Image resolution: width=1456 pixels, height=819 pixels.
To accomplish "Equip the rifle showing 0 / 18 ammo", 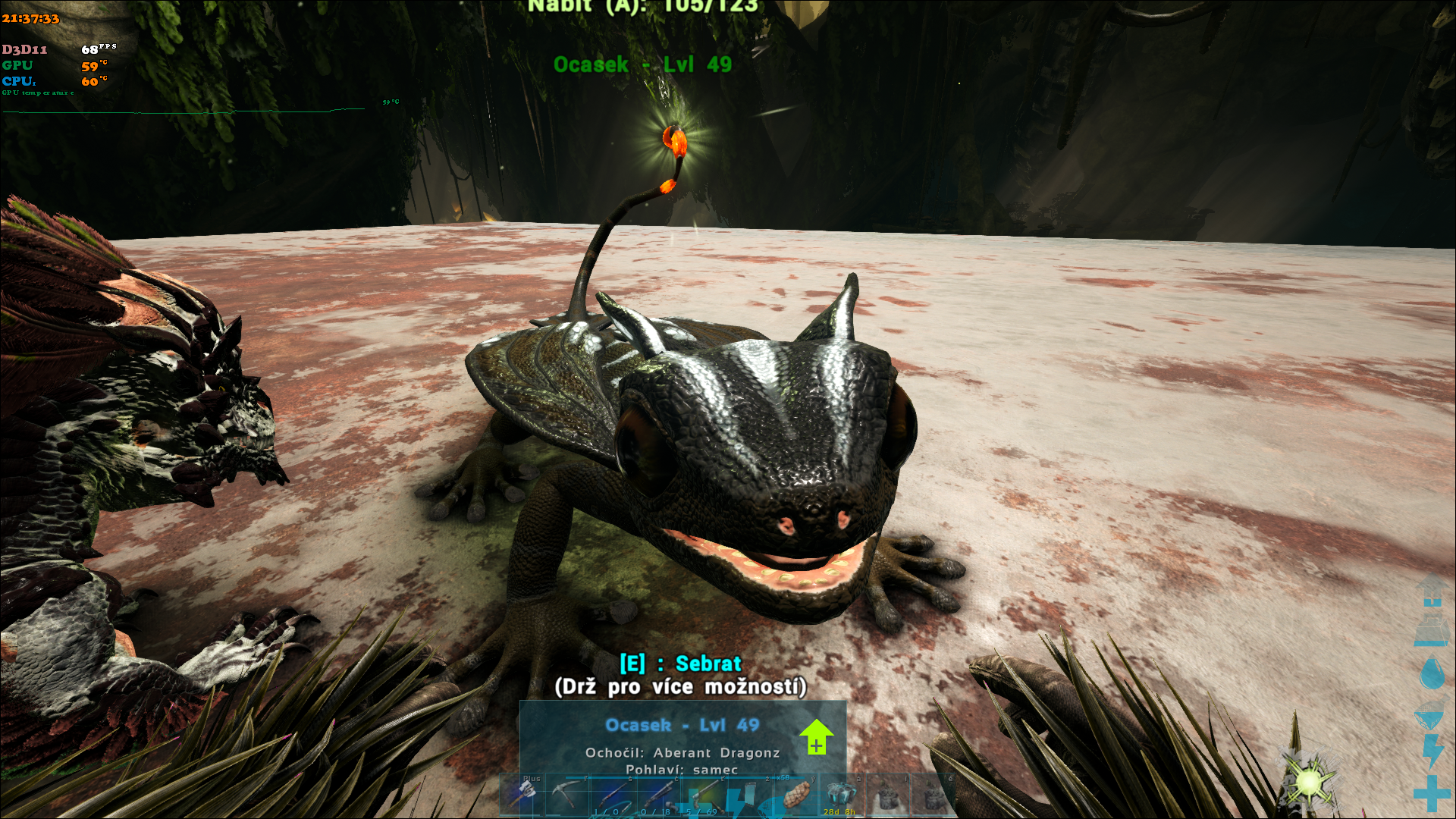I will (658, 795).
